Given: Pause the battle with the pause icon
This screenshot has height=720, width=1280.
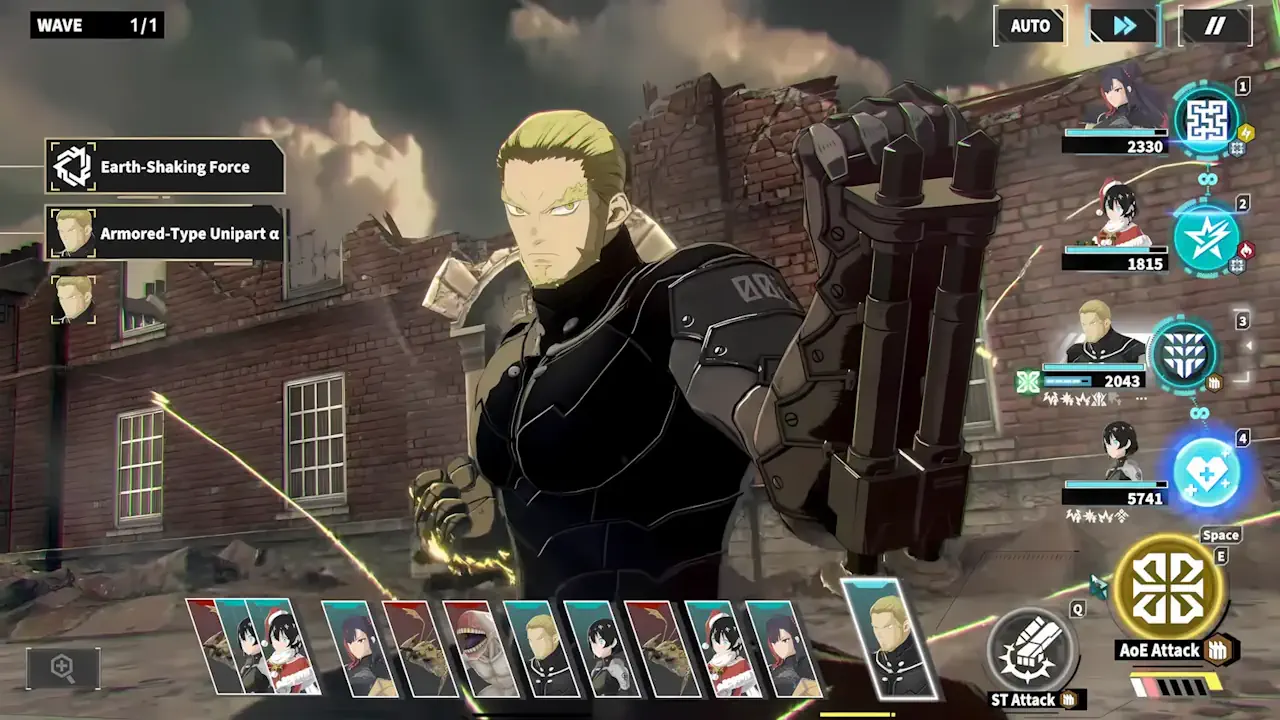Looking at the screenshot, I should click(1216, 26).
